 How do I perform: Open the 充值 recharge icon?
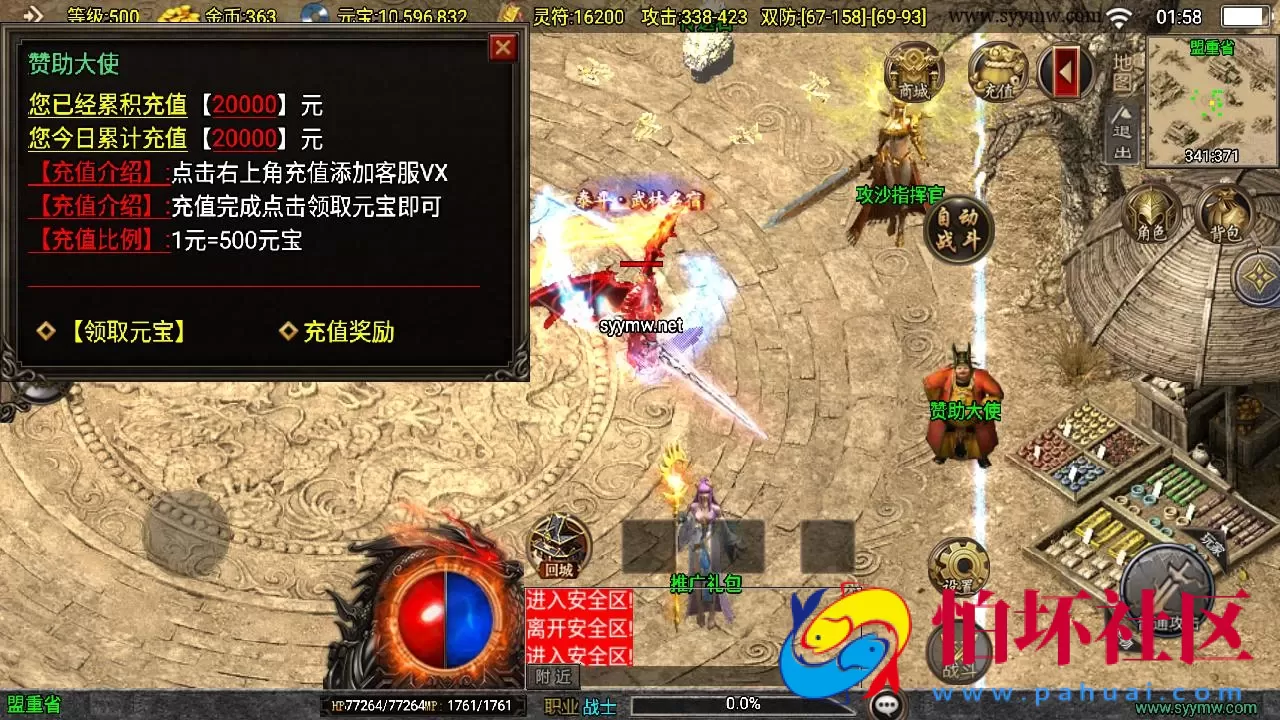point(997,70)
